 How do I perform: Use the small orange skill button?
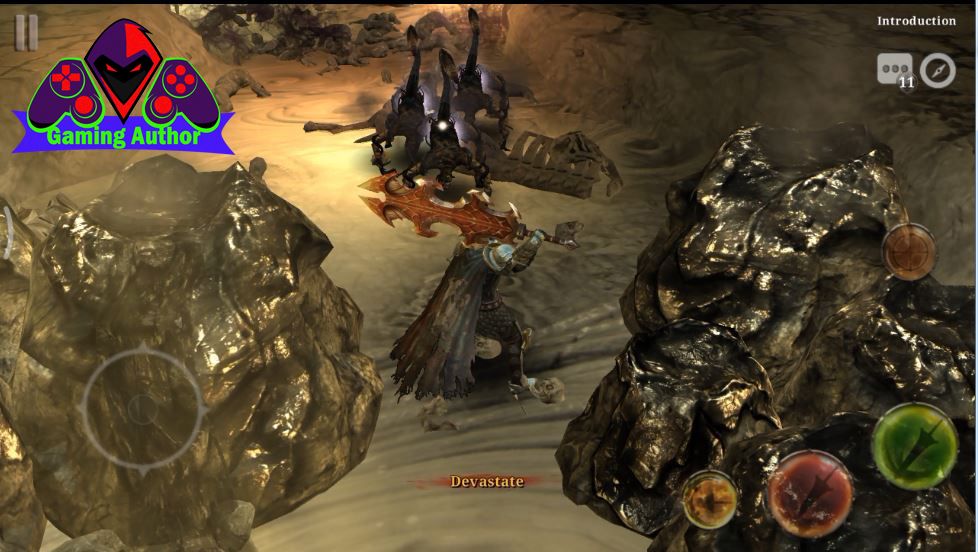(710, 498)
